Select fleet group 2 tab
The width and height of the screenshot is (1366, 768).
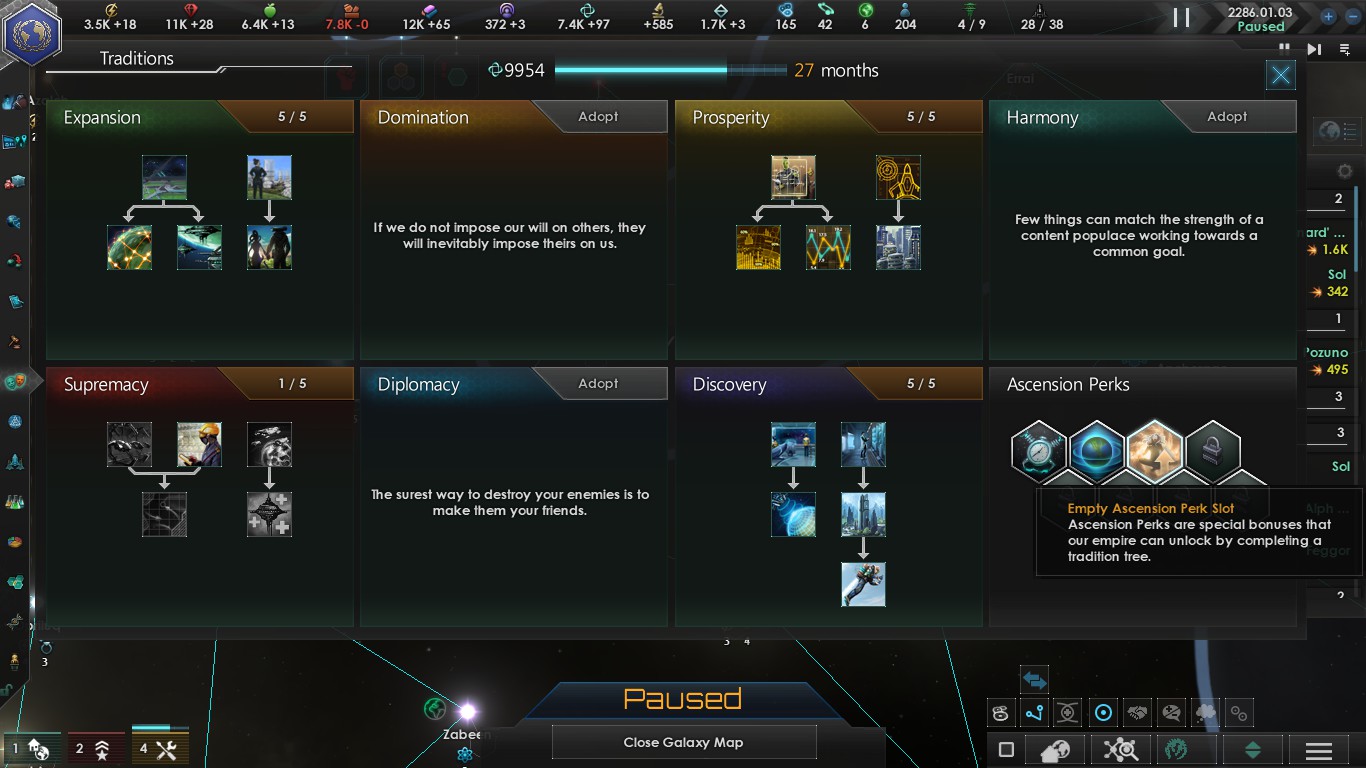pyautogui.click(x=95, y=748)
